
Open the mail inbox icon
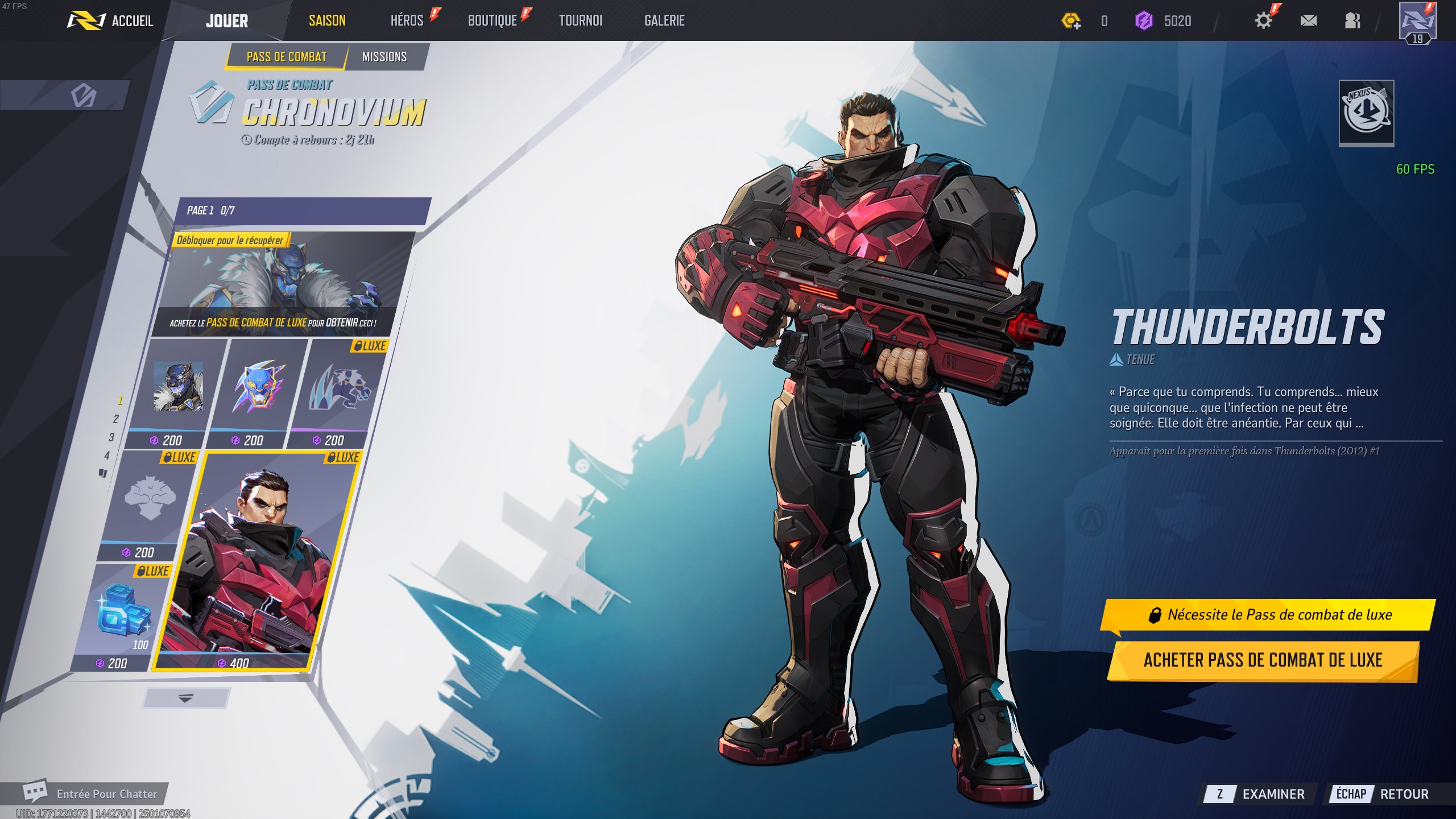(1309, 20)
